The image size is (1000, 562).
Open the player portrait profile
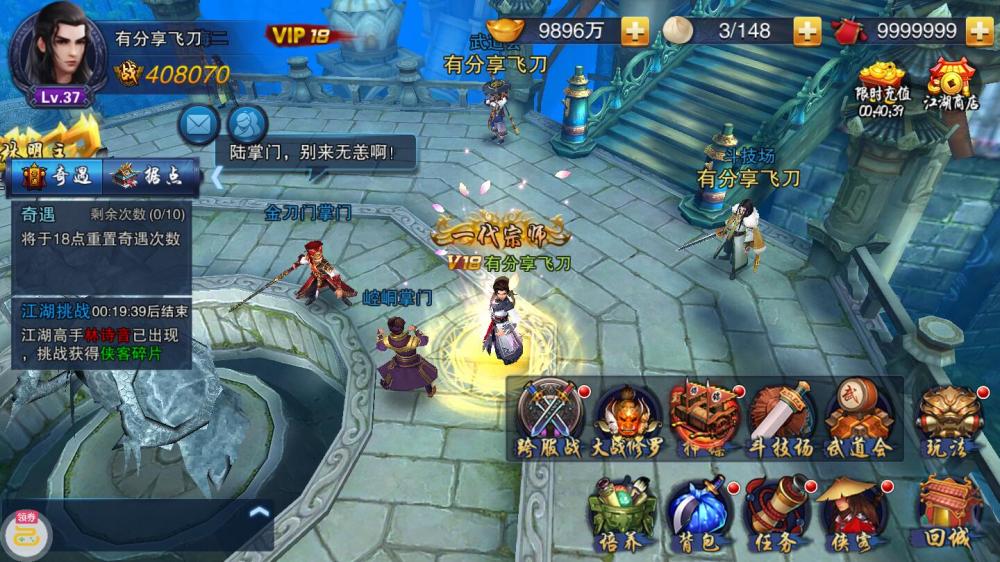(52, 52)
